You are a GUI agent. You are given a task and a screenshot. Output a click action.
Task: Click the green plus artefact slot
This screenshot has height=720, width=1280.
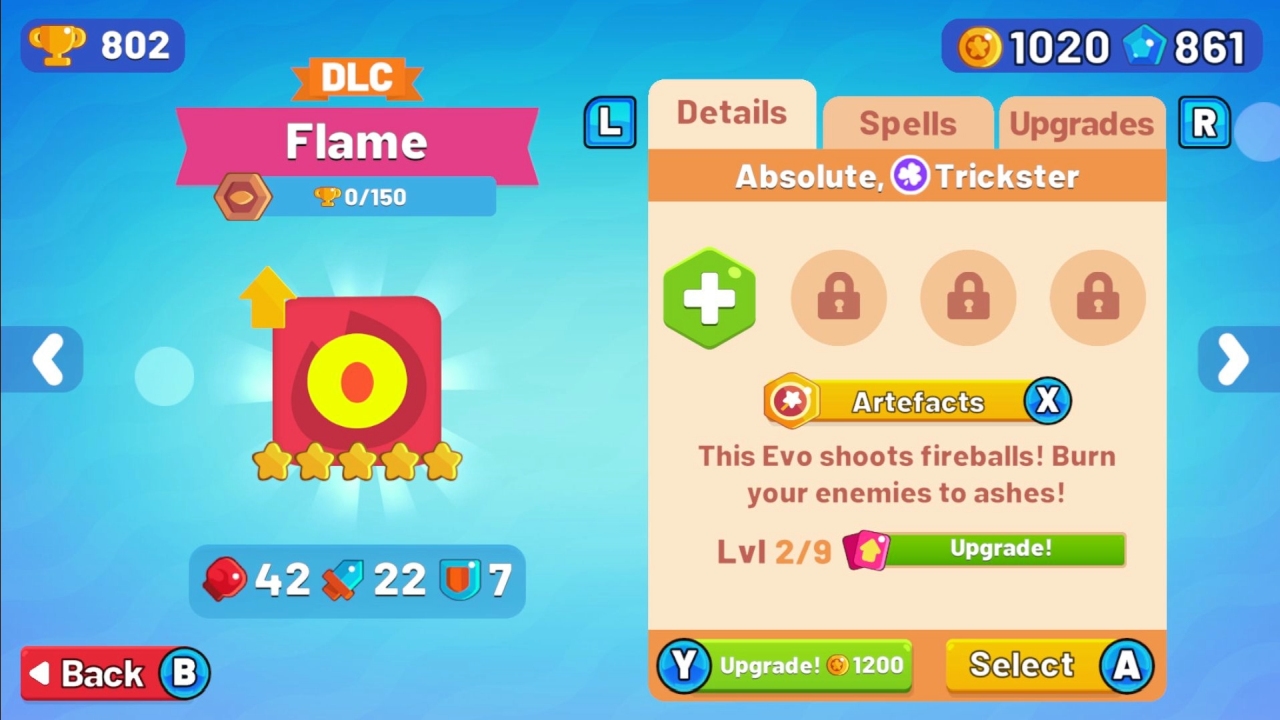[x=709, y=297]
